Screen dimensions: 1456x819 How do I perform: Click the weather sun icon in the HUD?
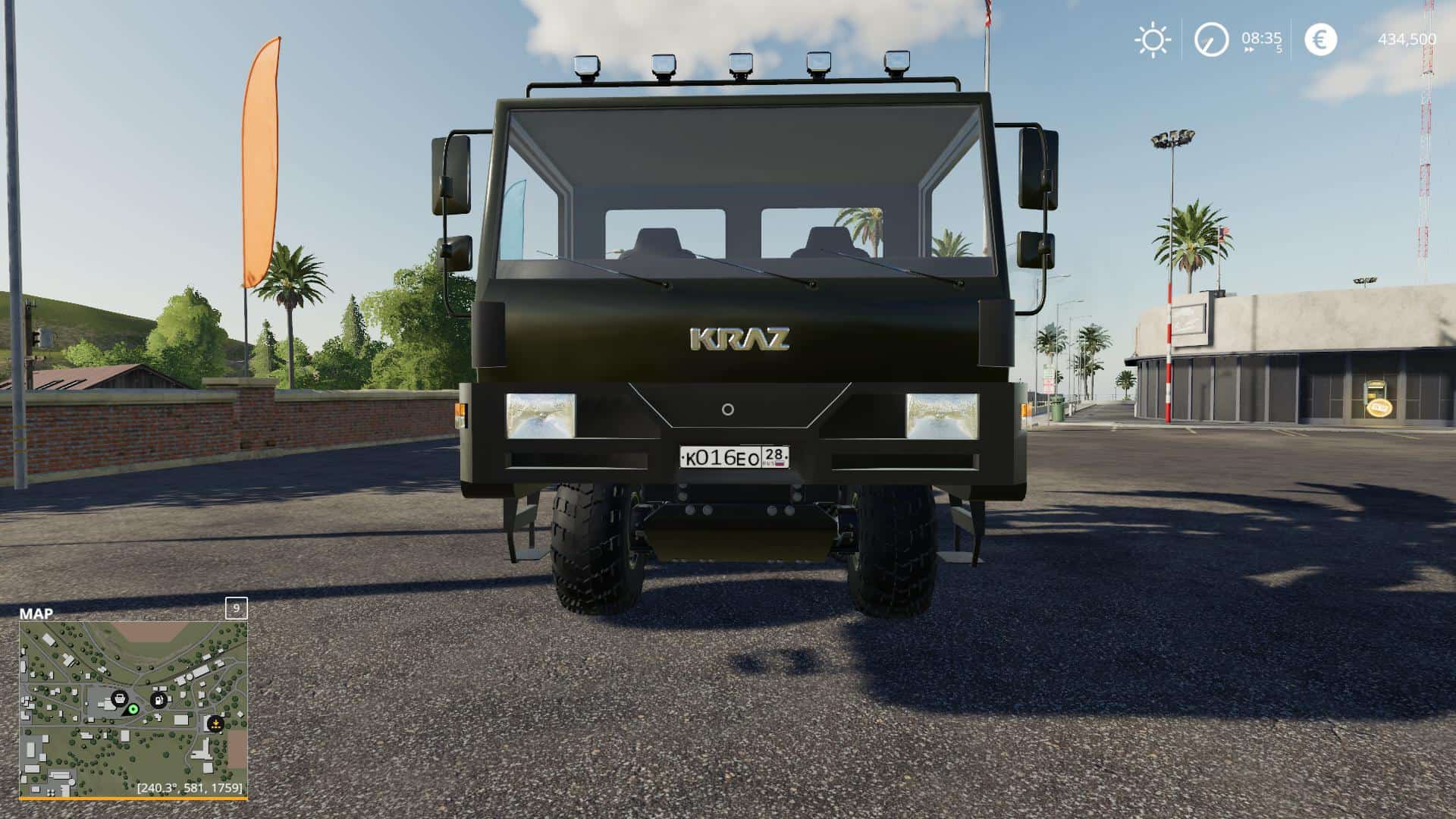pos(1153,38)
